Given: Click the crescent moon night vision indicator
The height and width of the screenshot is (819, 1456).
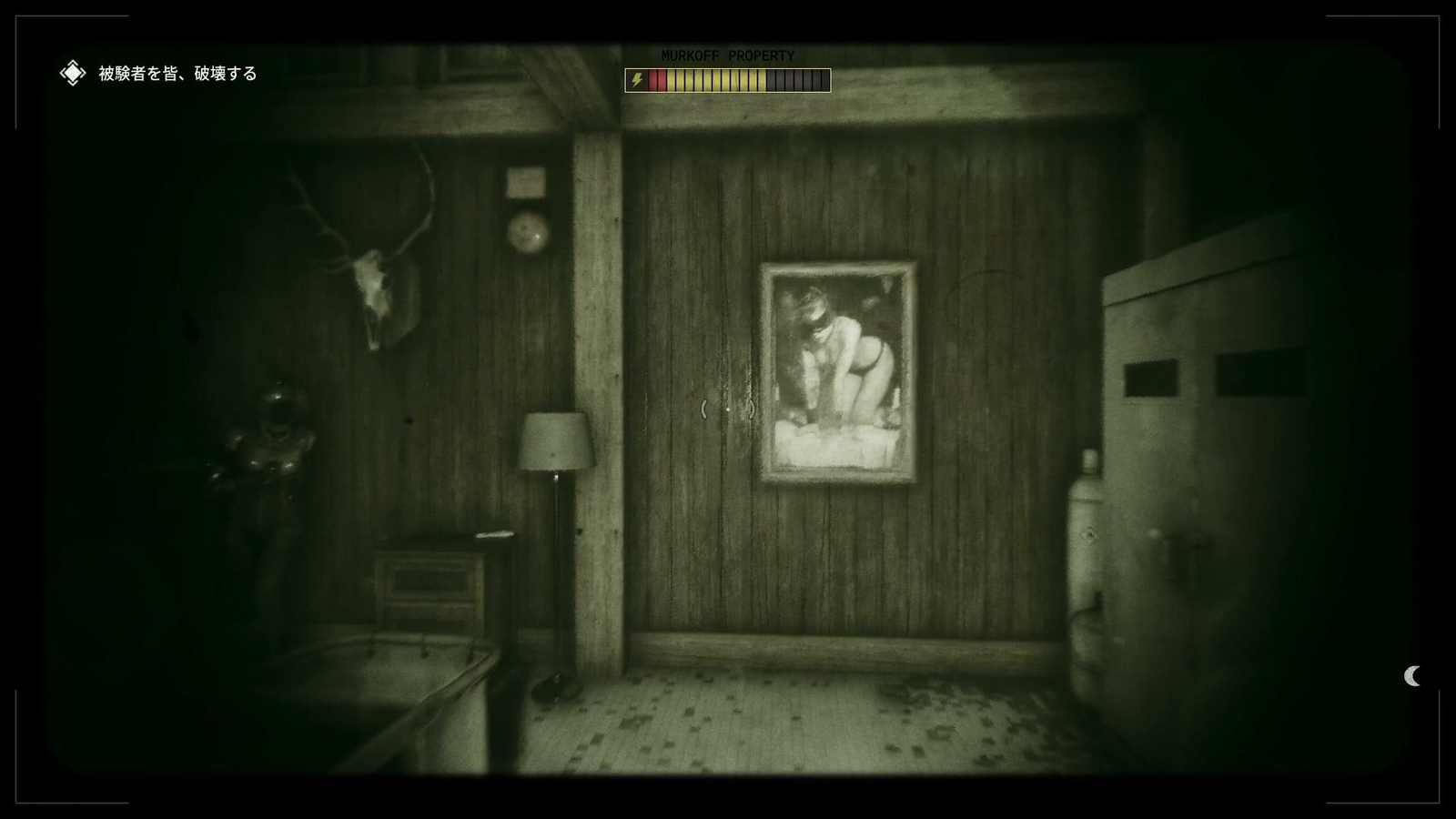Looking at the screenshot, I should click(1412, 677).
